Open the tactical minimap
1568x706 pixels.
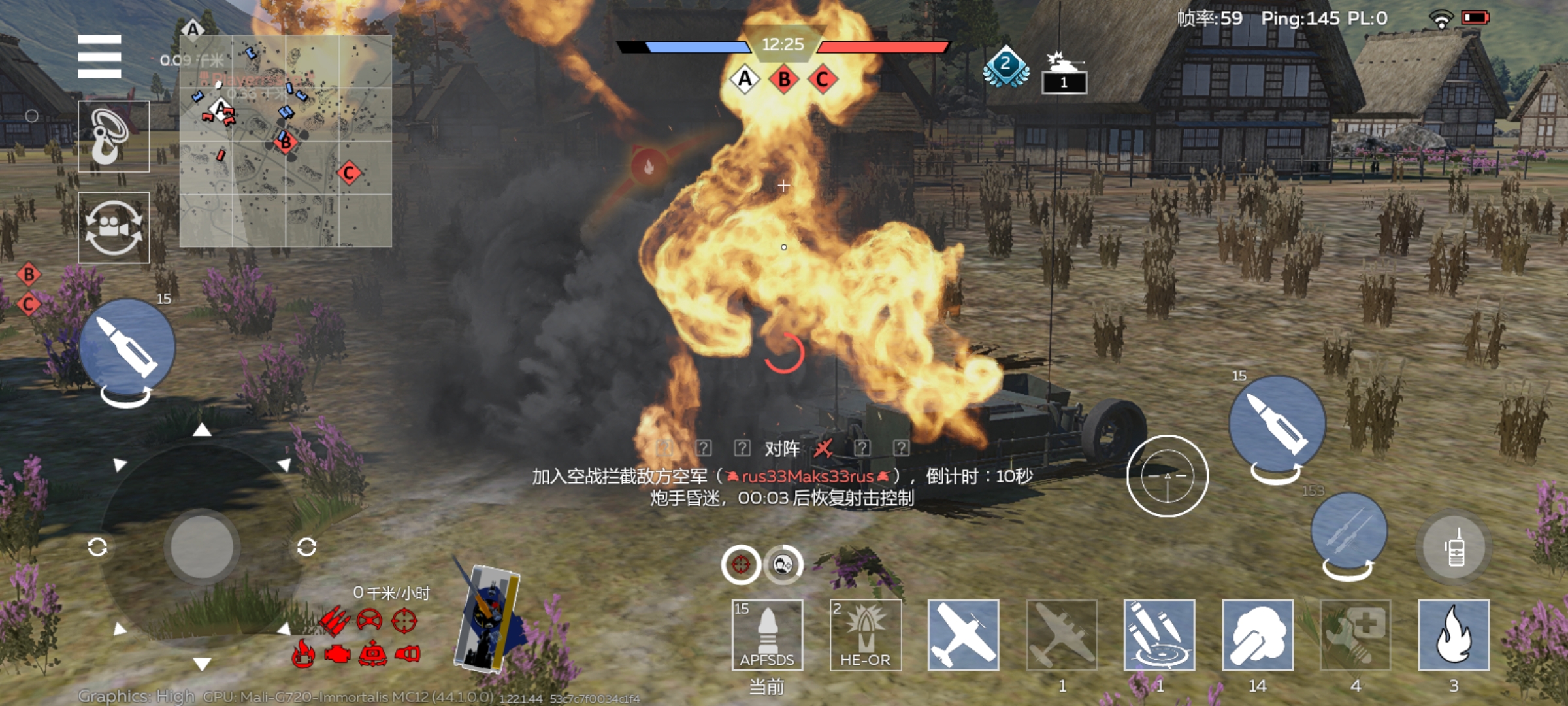[x=286, y=141]
